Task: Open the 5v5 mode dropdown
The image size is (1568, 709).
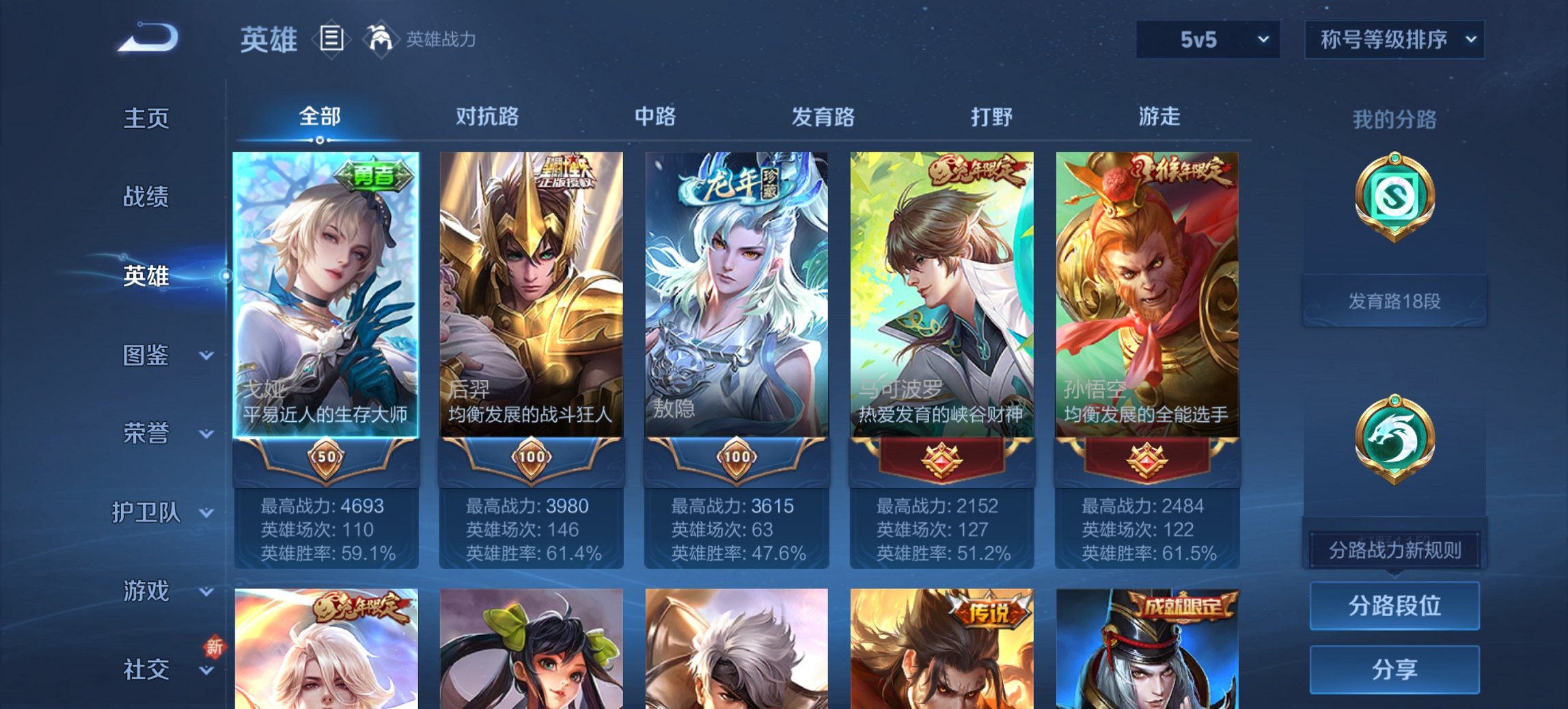Action: pos(1207,40)
